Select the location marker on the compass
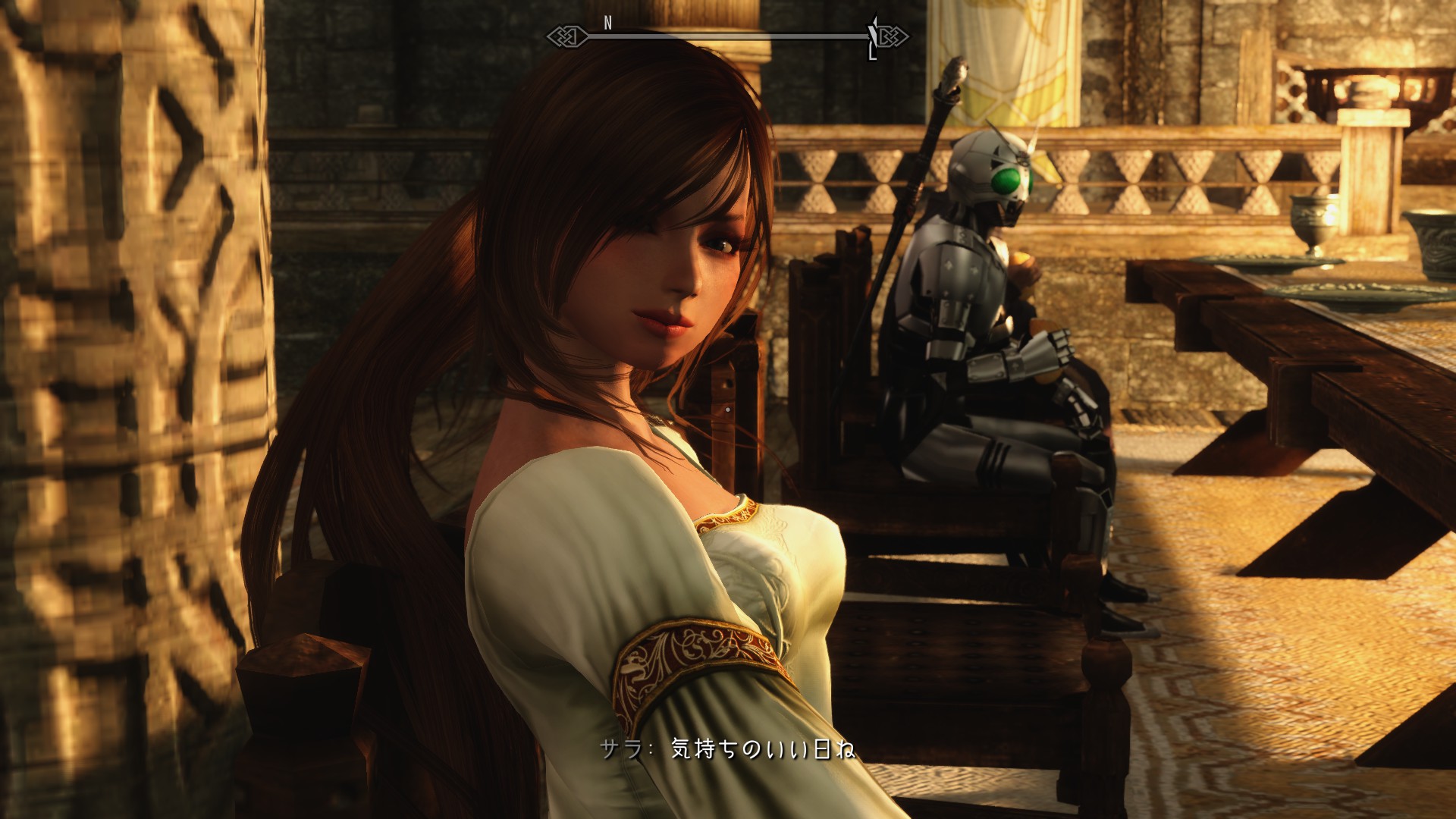Screen dimensions: 1456x819 [874, 36]
